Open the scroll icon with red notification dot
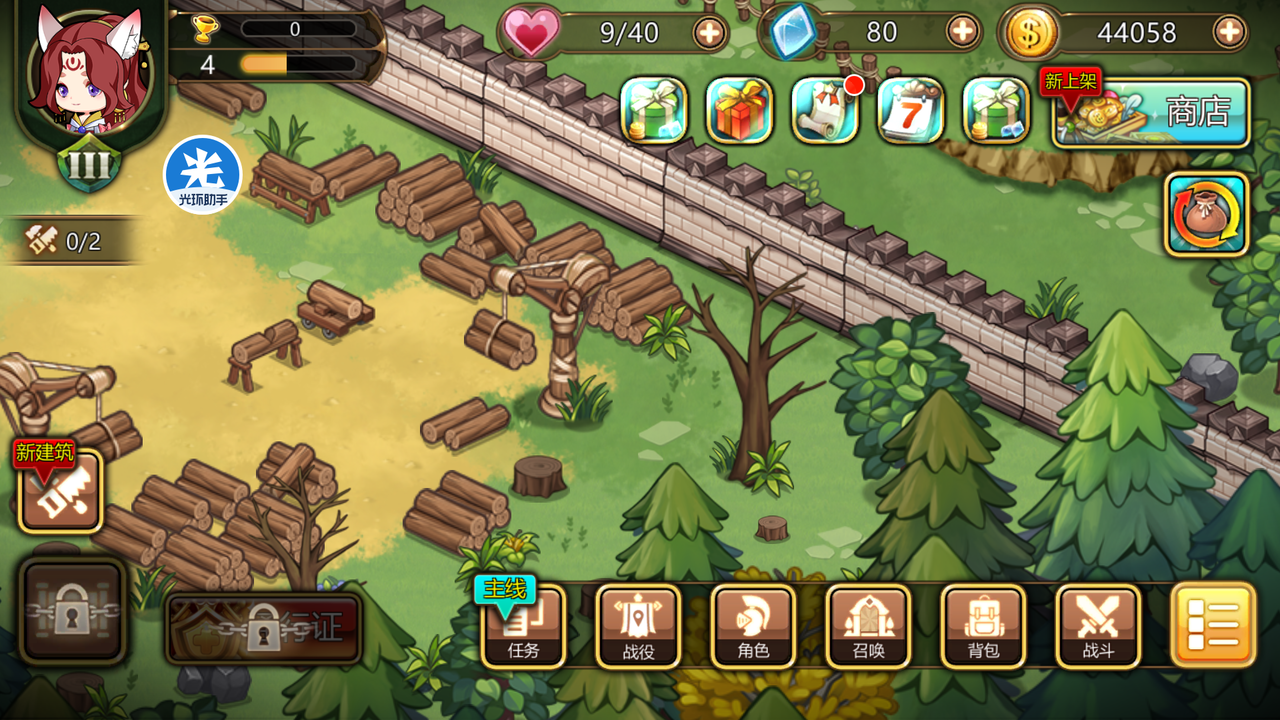Viewport: 1280px width, 720px height. (825, 110)
